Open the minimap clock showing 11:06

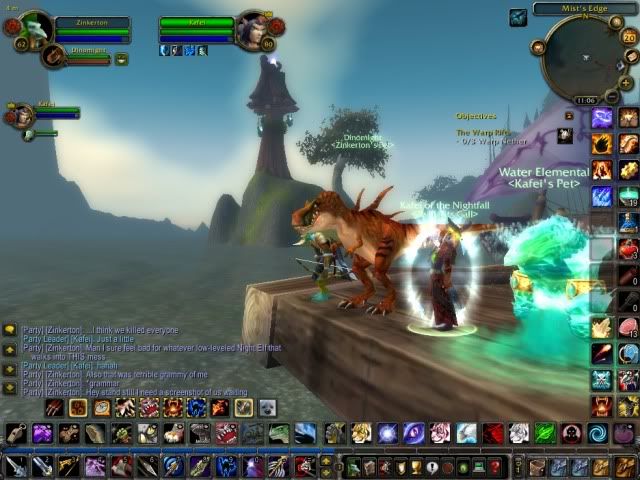click(x=586, y=100)
